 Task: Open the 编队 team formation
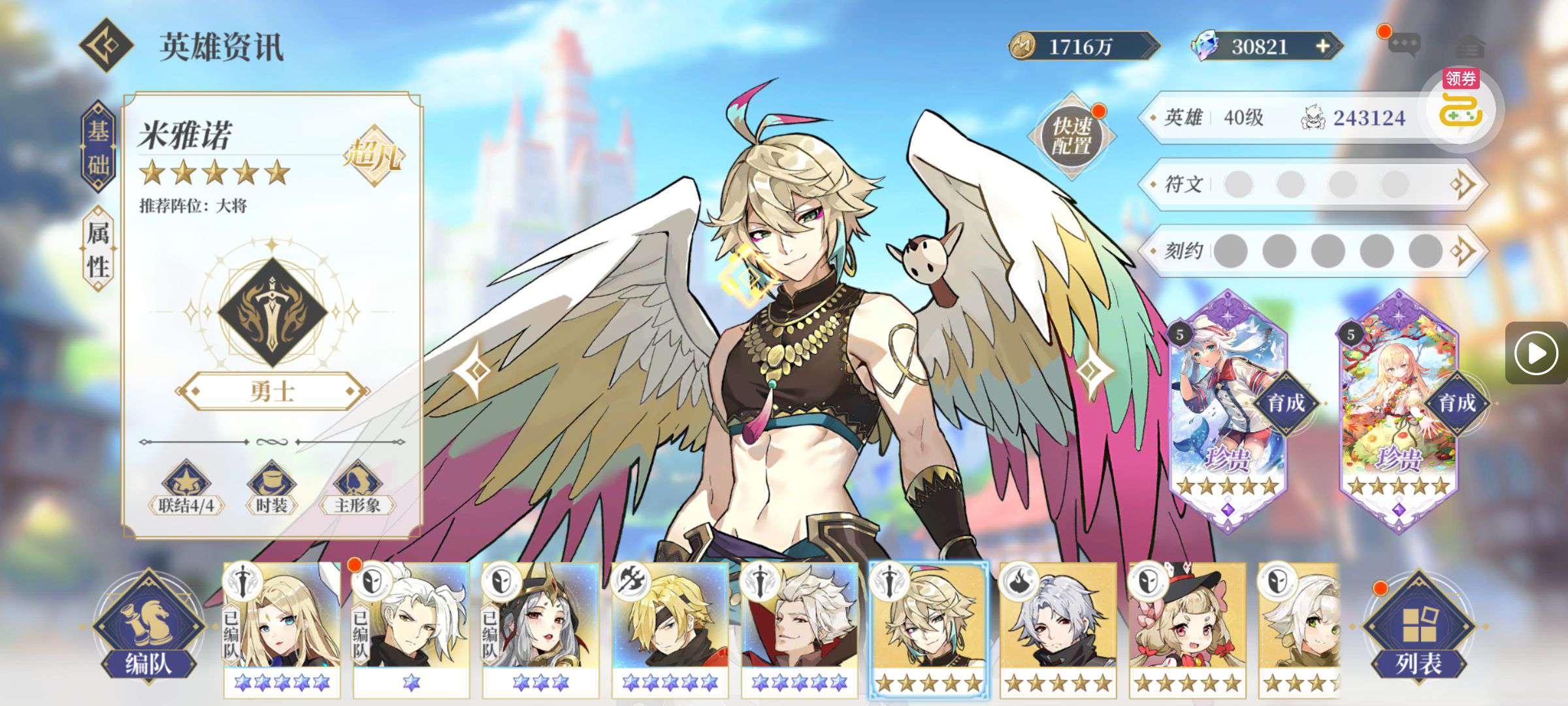148,629
